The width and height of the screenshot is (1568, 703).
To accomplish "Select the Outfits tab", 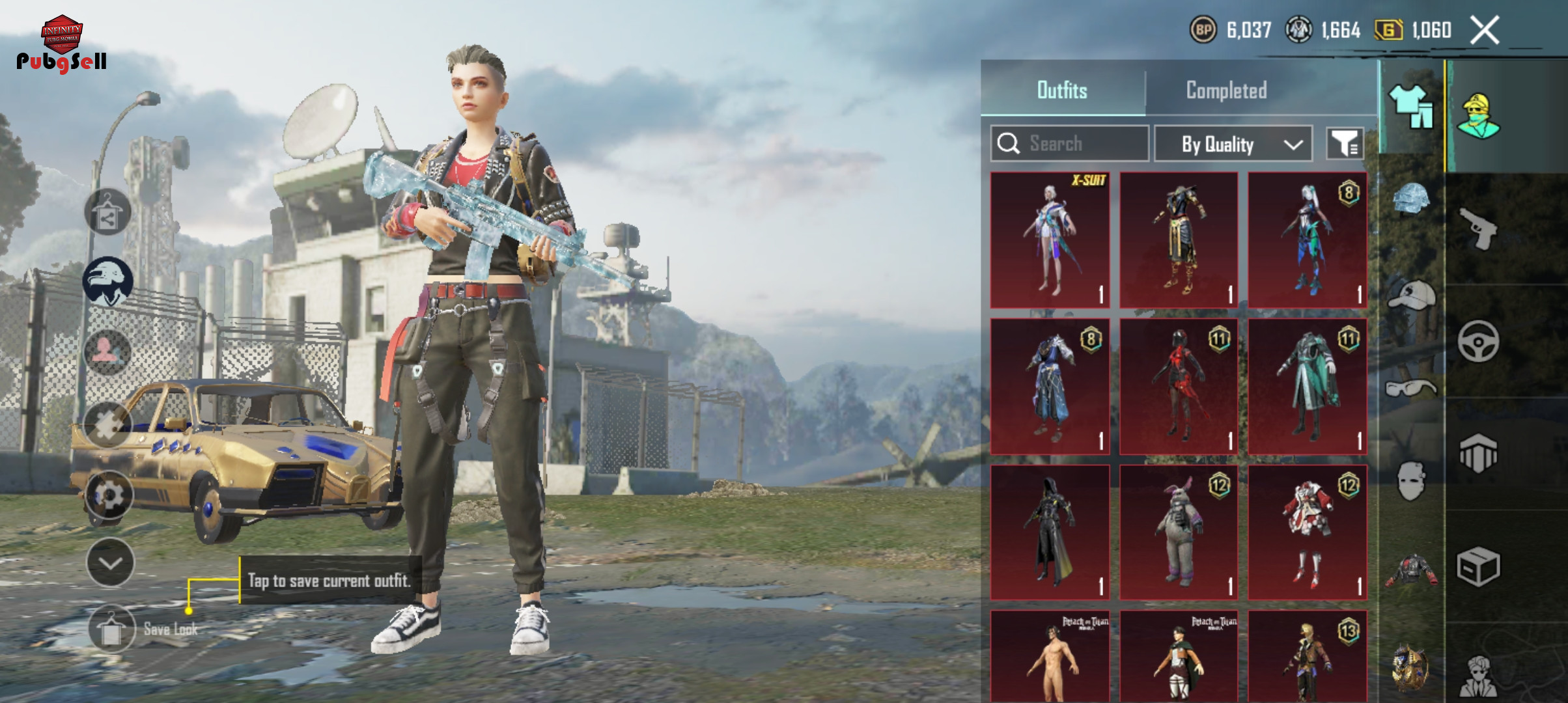I will 1062,90.
